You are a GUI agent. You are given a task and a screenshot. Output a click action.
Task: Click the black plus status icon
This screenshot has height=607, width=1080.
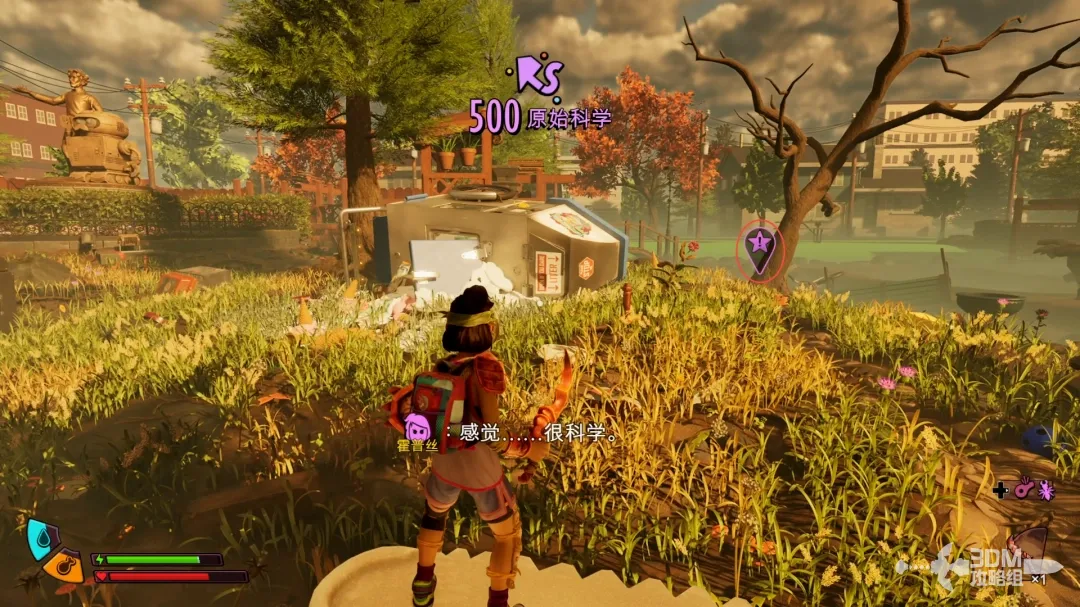tap(1000, 490)
